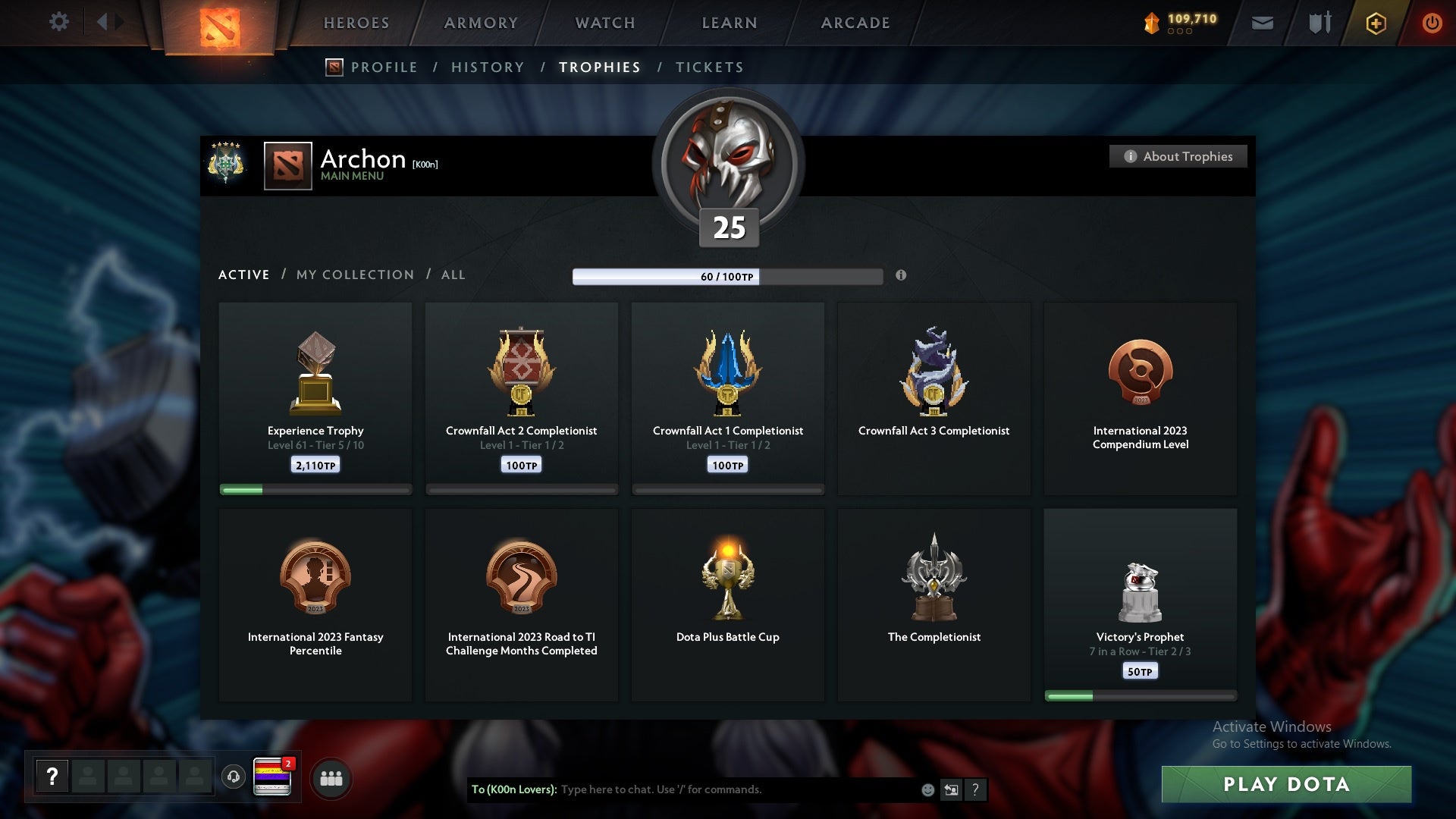Open the chat emoticon picker
The image size is (1456, 819).
(927, 789)
